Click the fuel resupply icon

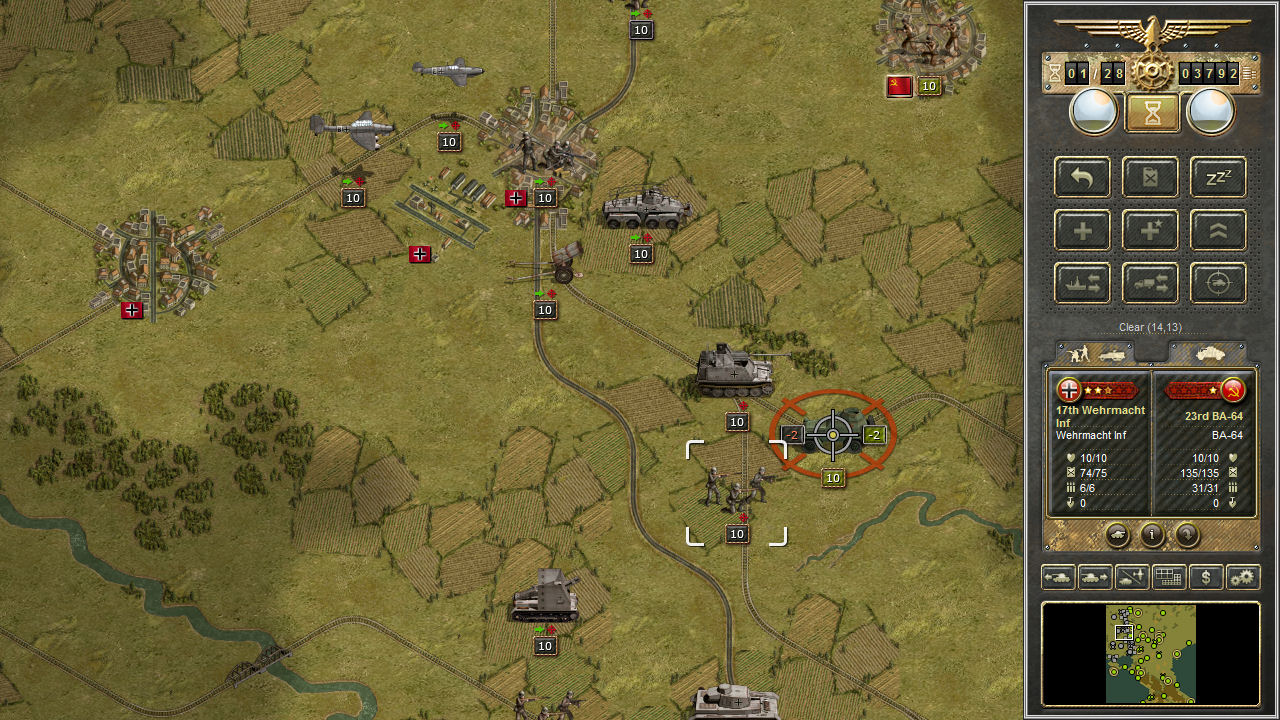click(1149, 178)
